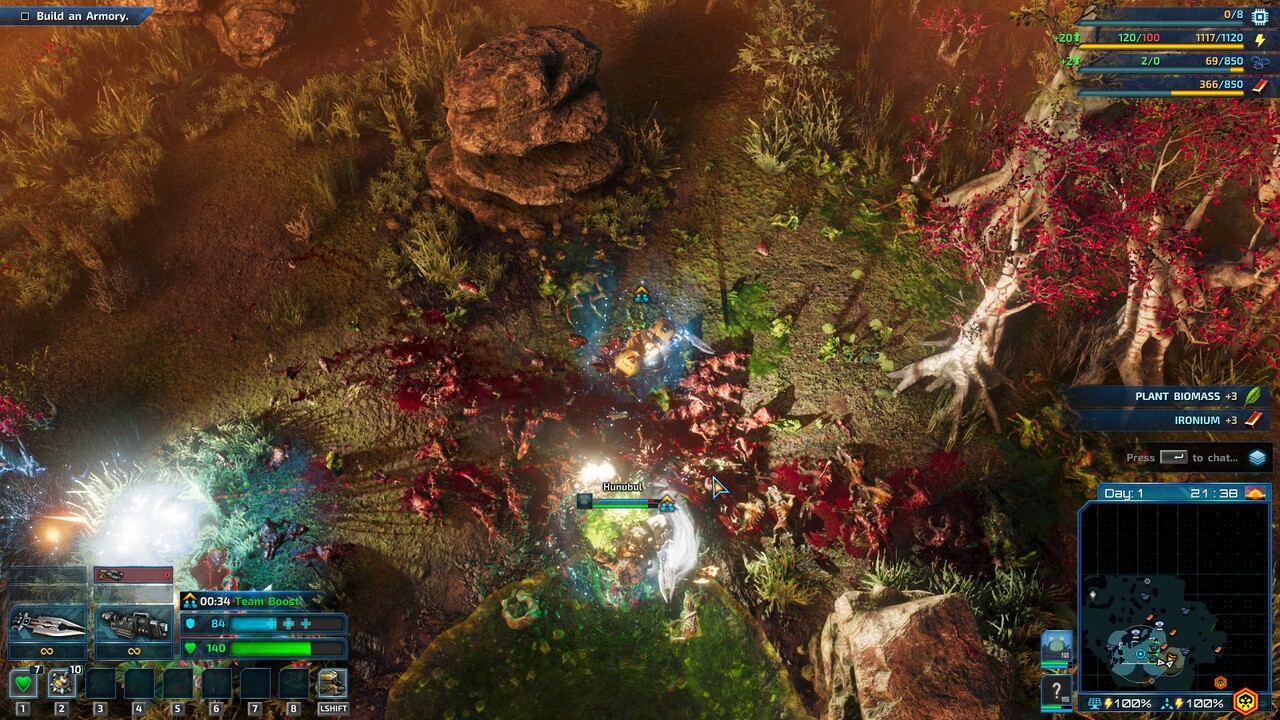
Task: Select the heavy gun weapon slot
Action: 133,623
